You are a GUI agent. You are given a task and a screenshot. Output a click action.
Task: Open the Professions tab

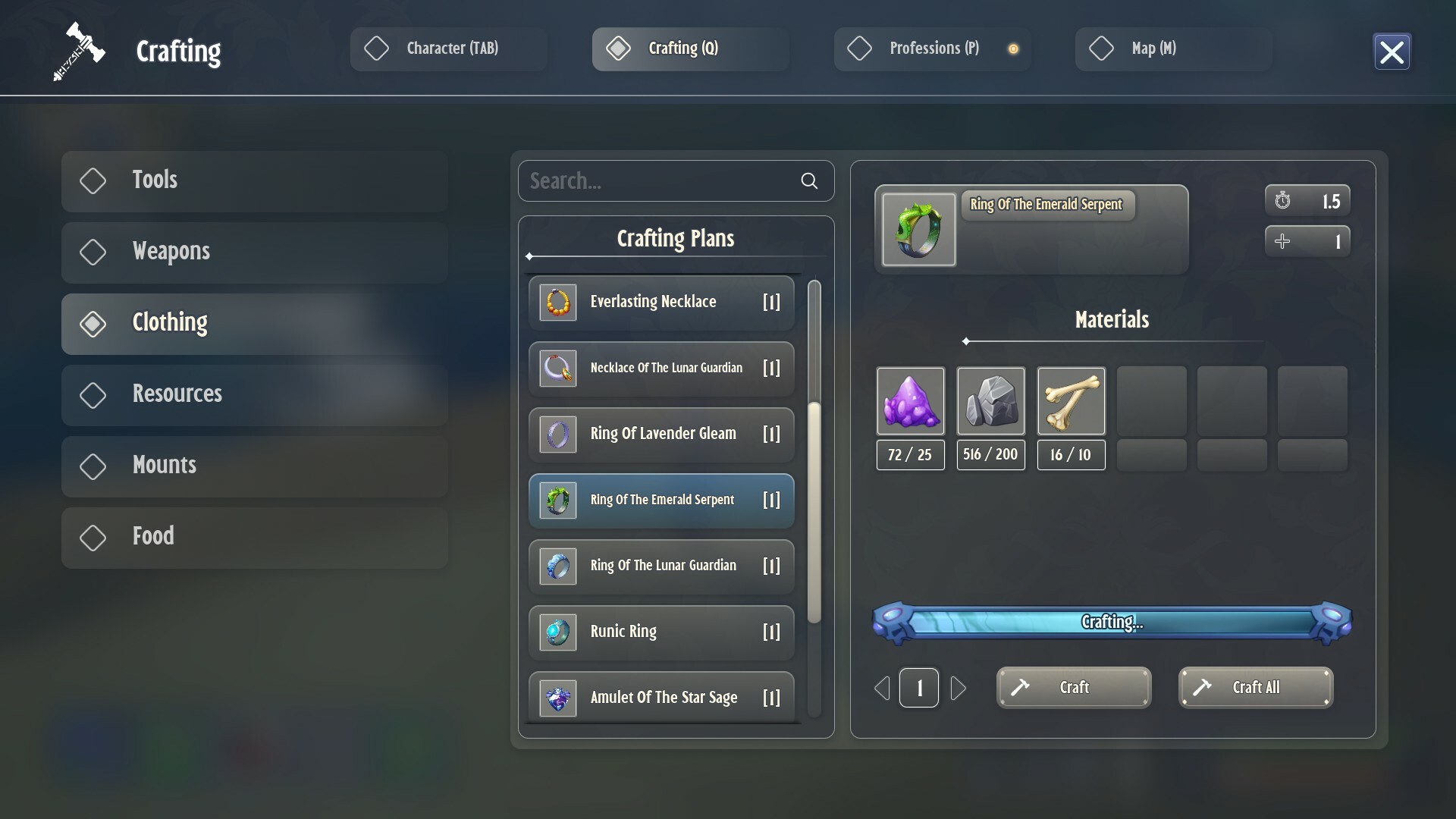pyautogui.click(x=932, y=49)
